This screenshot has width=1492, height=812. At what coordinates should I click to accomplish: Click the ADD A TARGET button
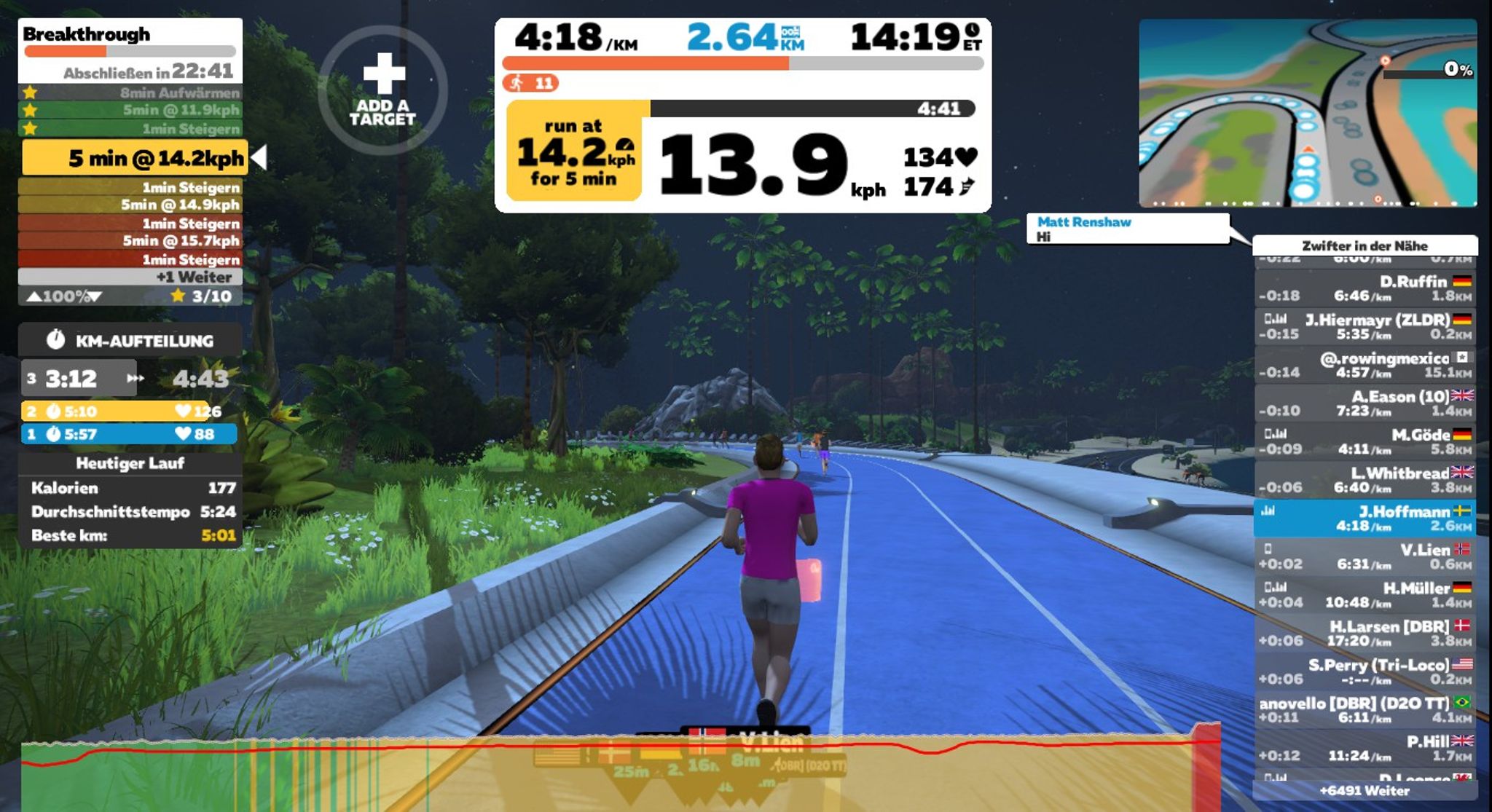[383, 90]
